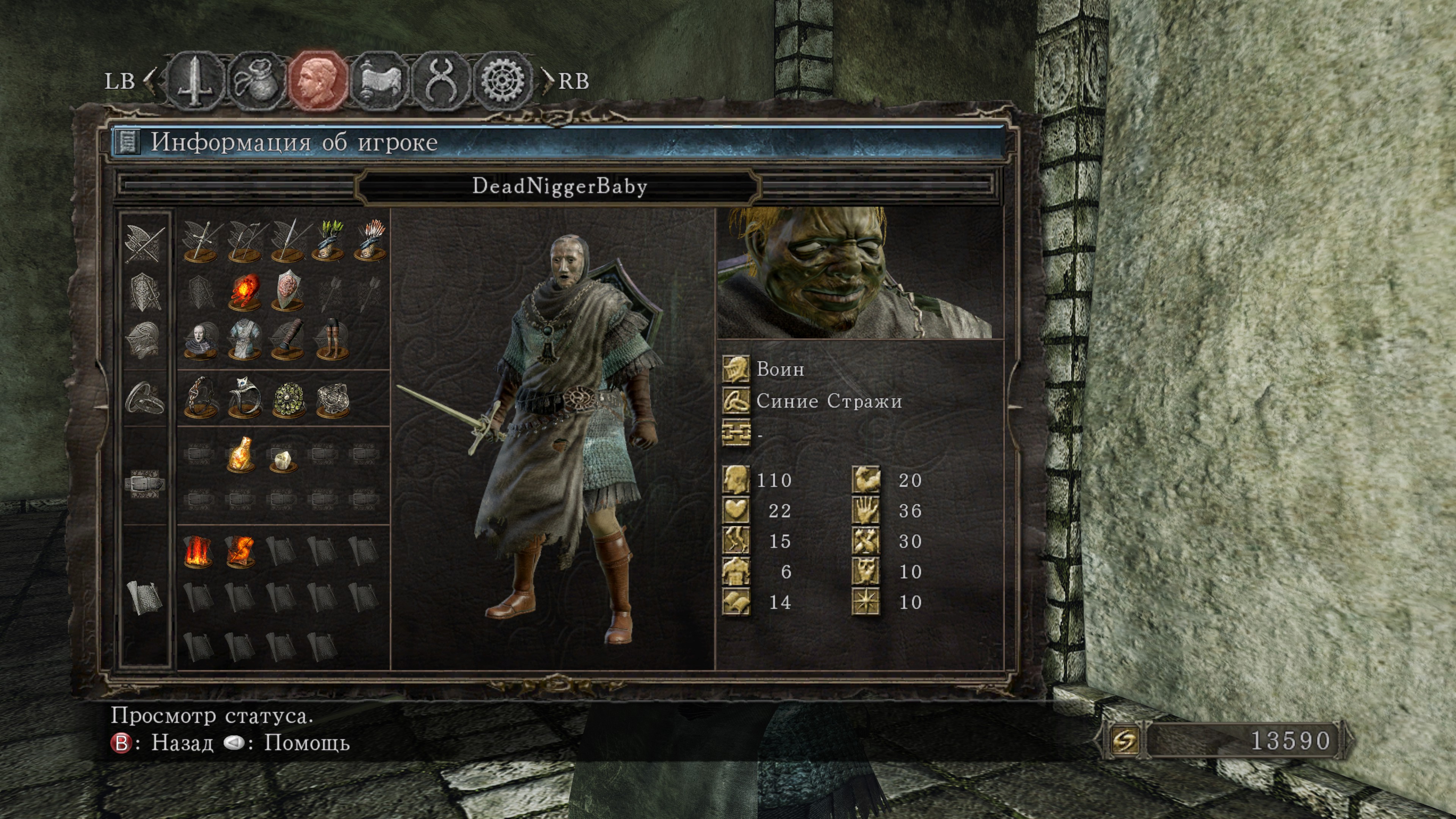Choose the first fire spell slot
Screen dimensions: 1456x819
coord(198,551)
